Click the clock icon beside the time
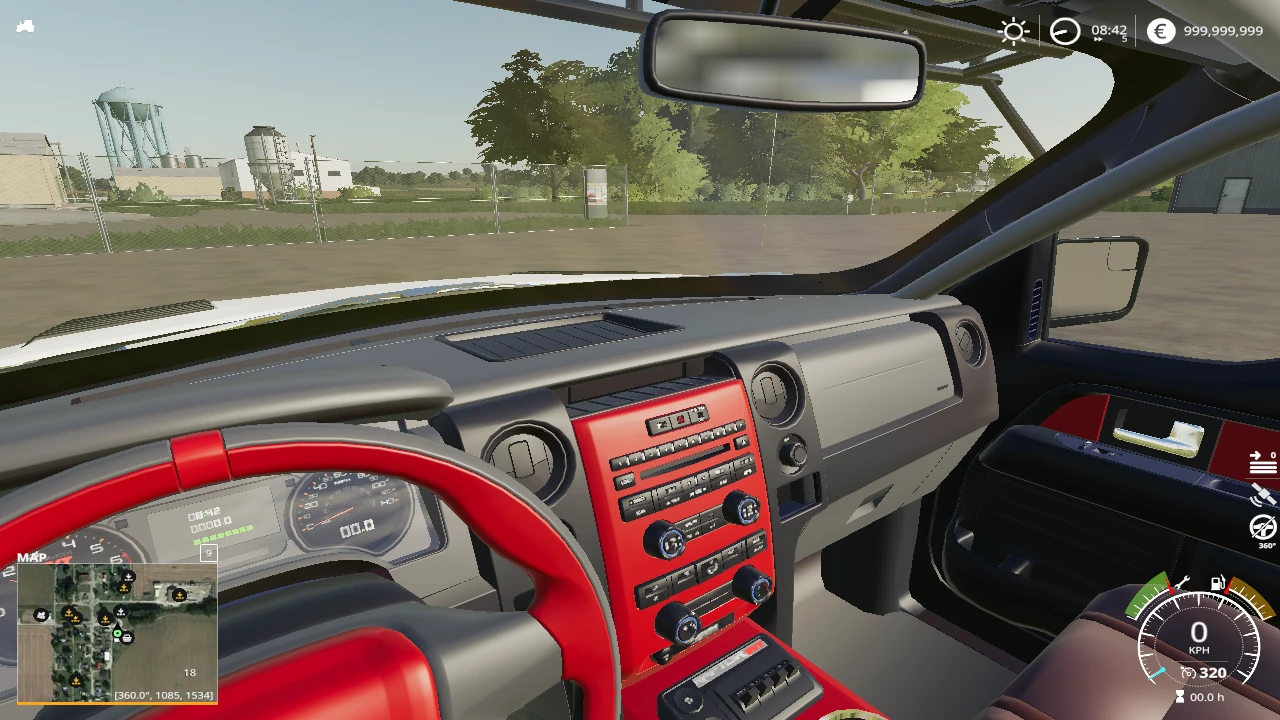Image resolution: width=1280 pixels, height=720 pixels. pyautogui.click(x=1065, y=31)
